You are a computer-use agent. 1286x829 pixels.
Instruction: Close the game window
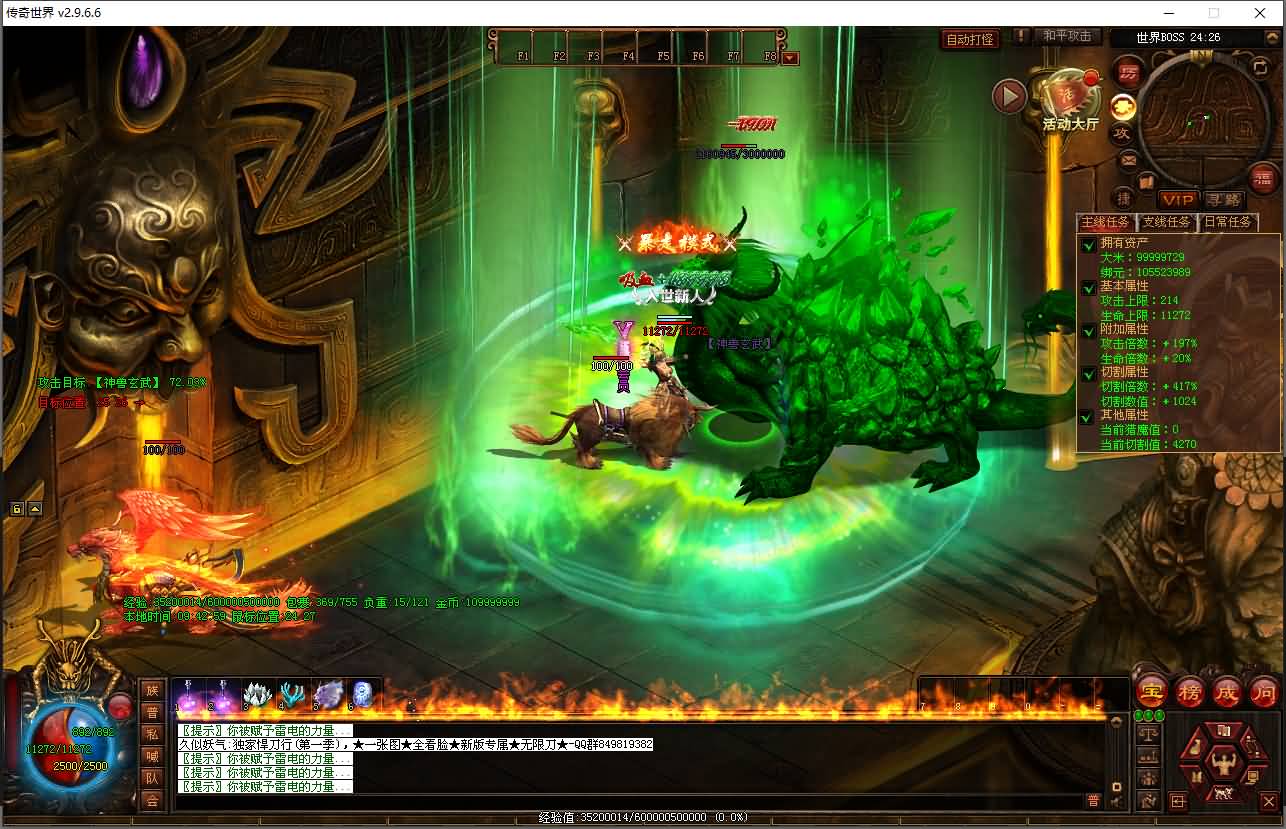[1260, 13]
